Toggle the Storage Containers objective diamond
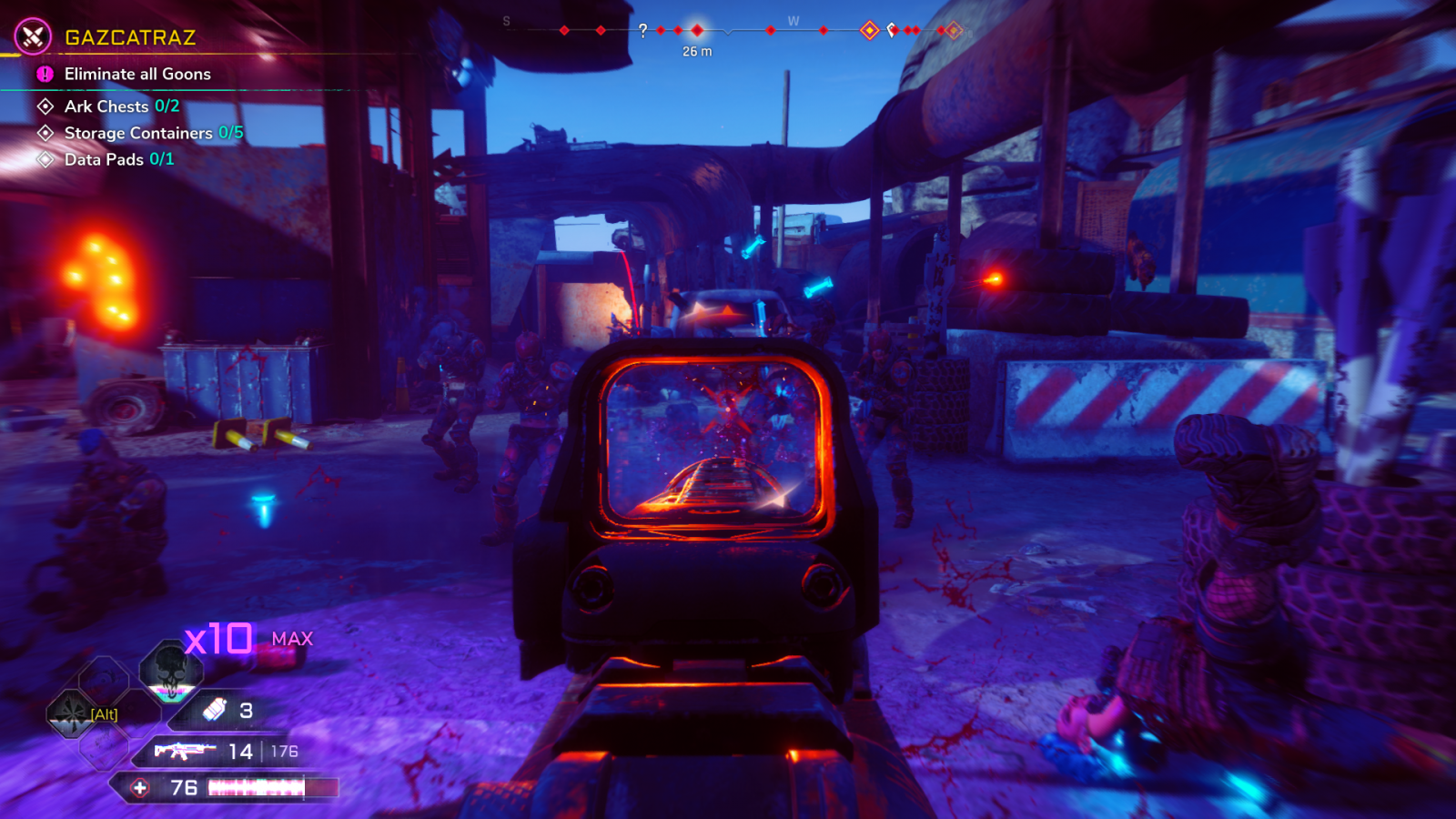 coord(44,133)
